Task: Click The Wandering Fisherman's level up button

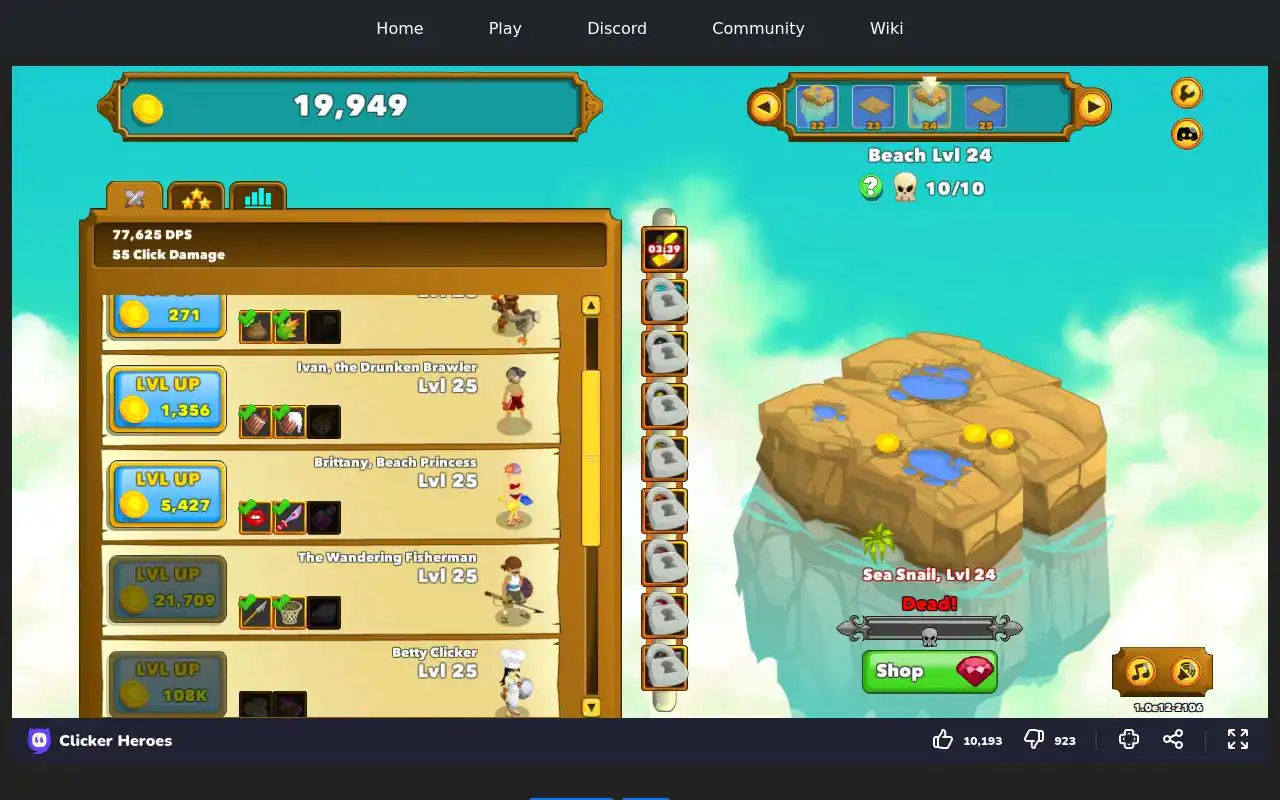Action: tap(167, 589)
